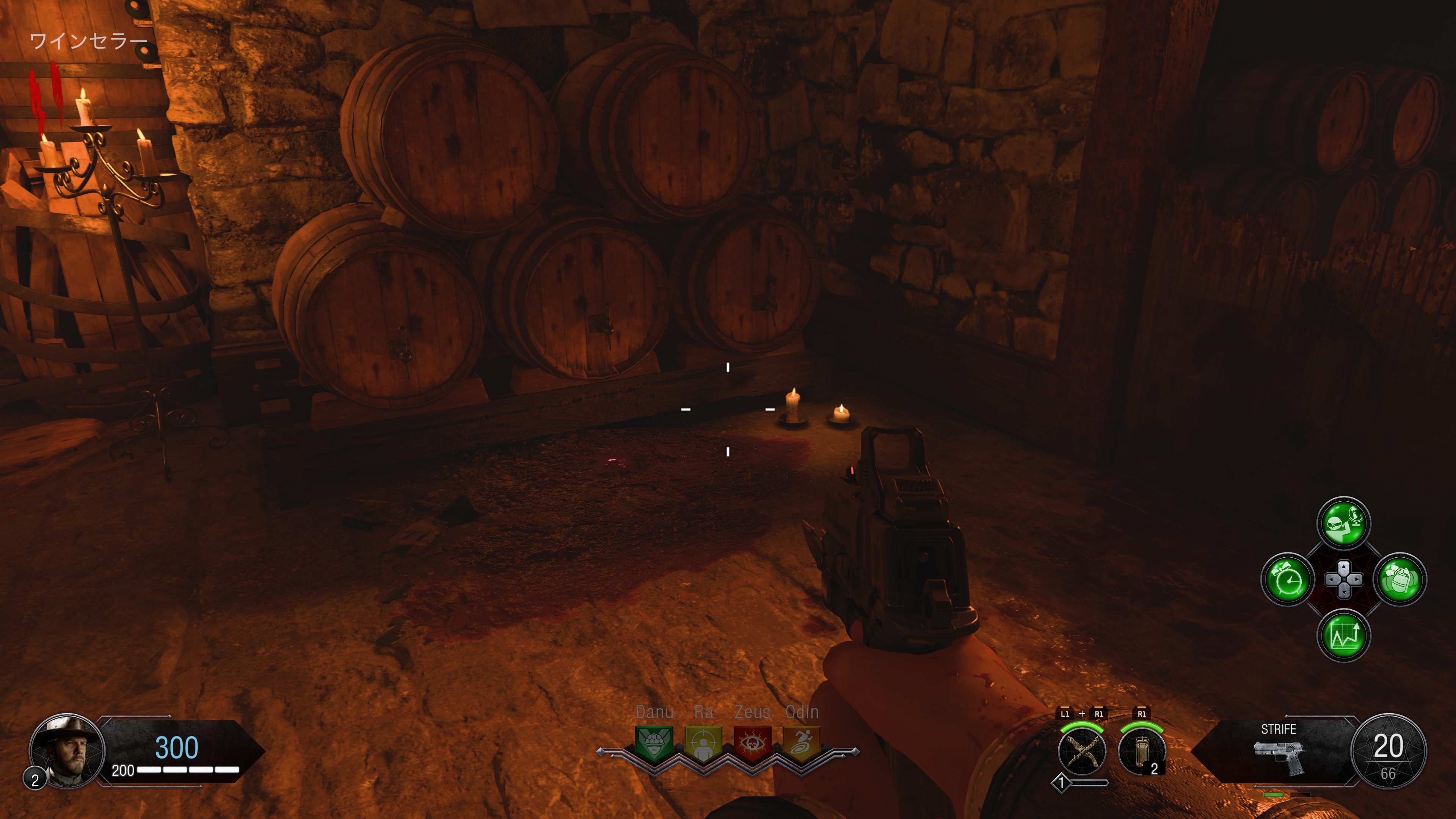Activate the rising graph elixir

point(1344,635)
